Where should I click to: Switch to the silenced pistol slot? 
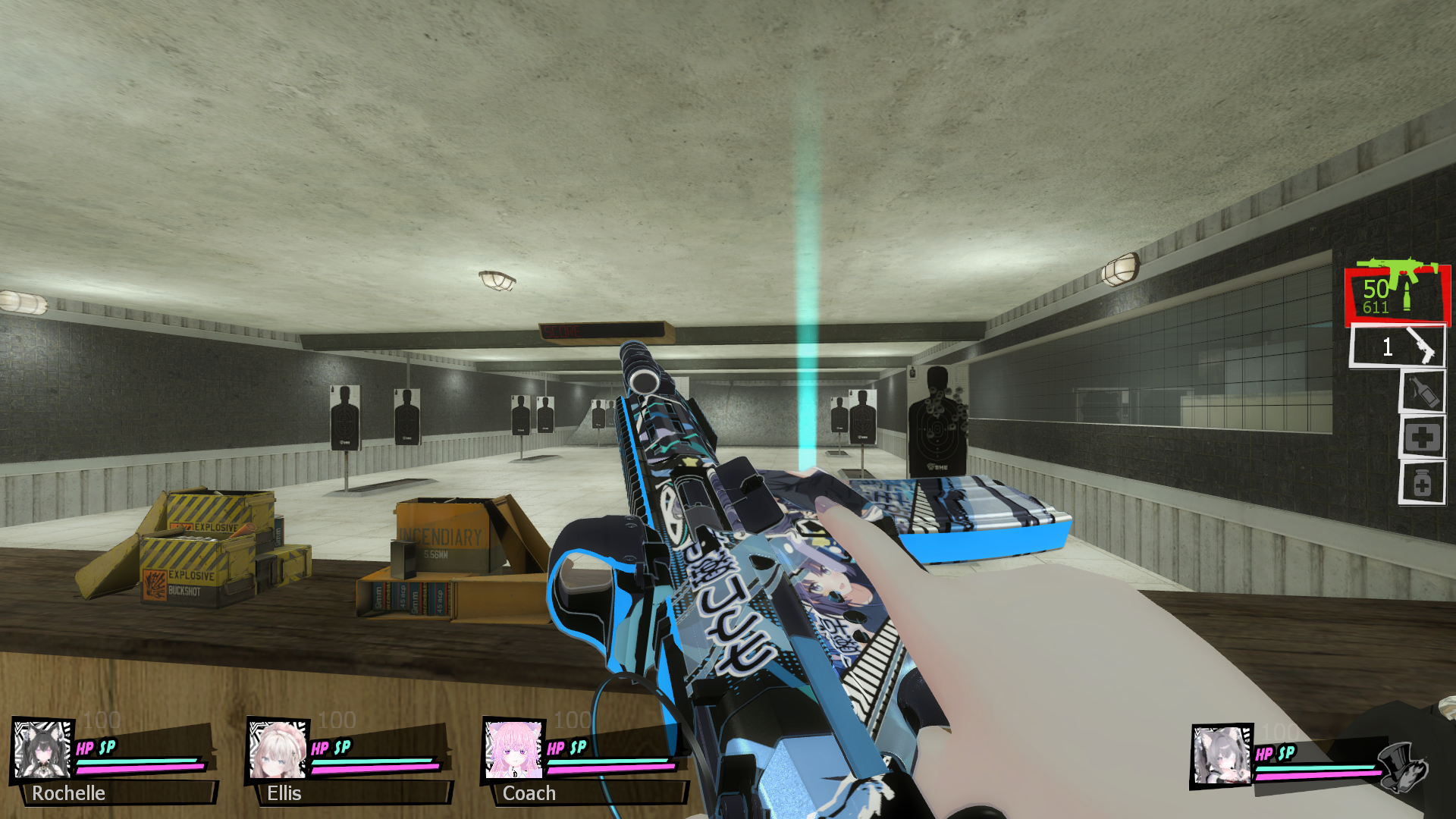point(1397,347)
